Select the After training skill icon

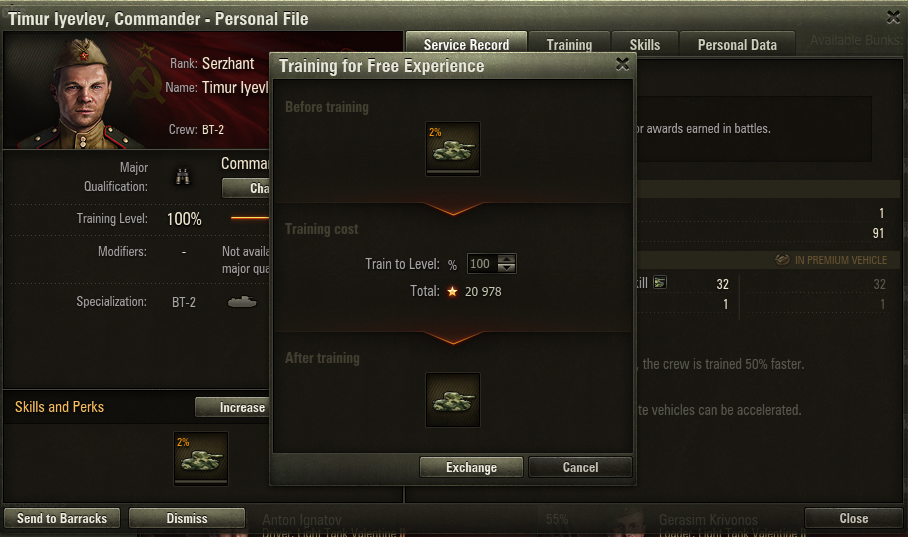(452, 398)
